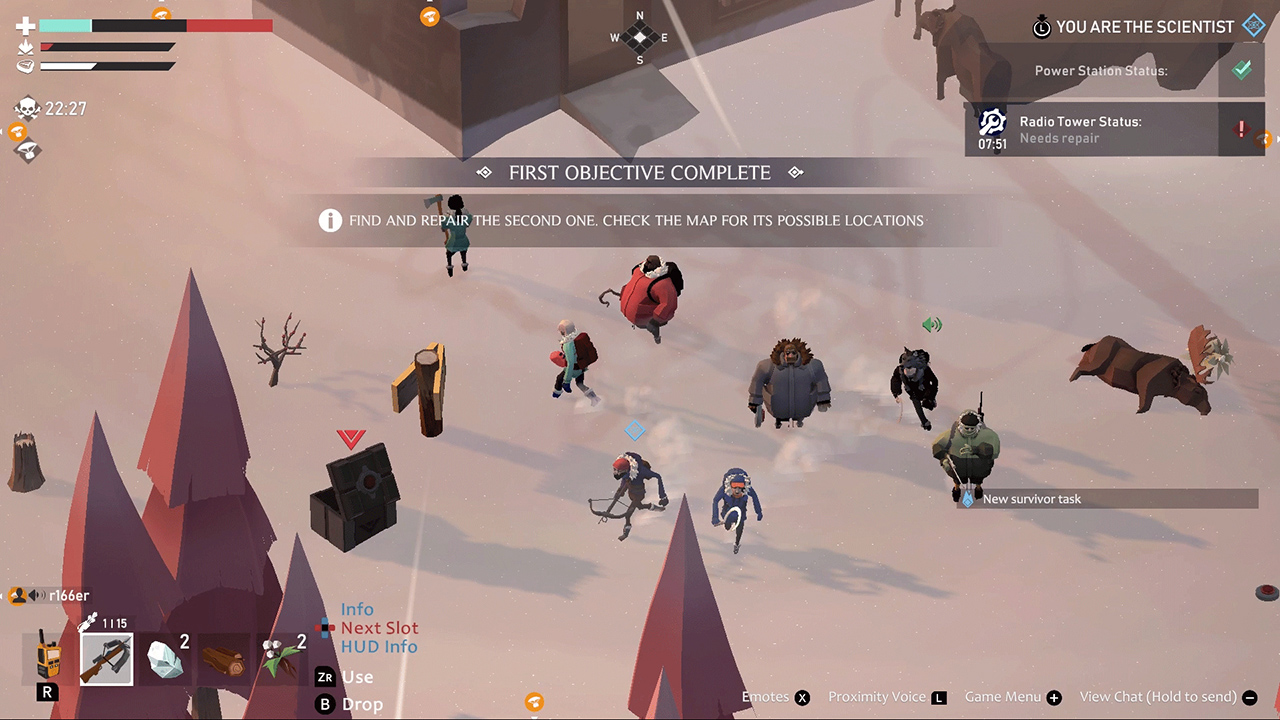Click the health cross icon
1280x720 pixels.
point(25,24)
